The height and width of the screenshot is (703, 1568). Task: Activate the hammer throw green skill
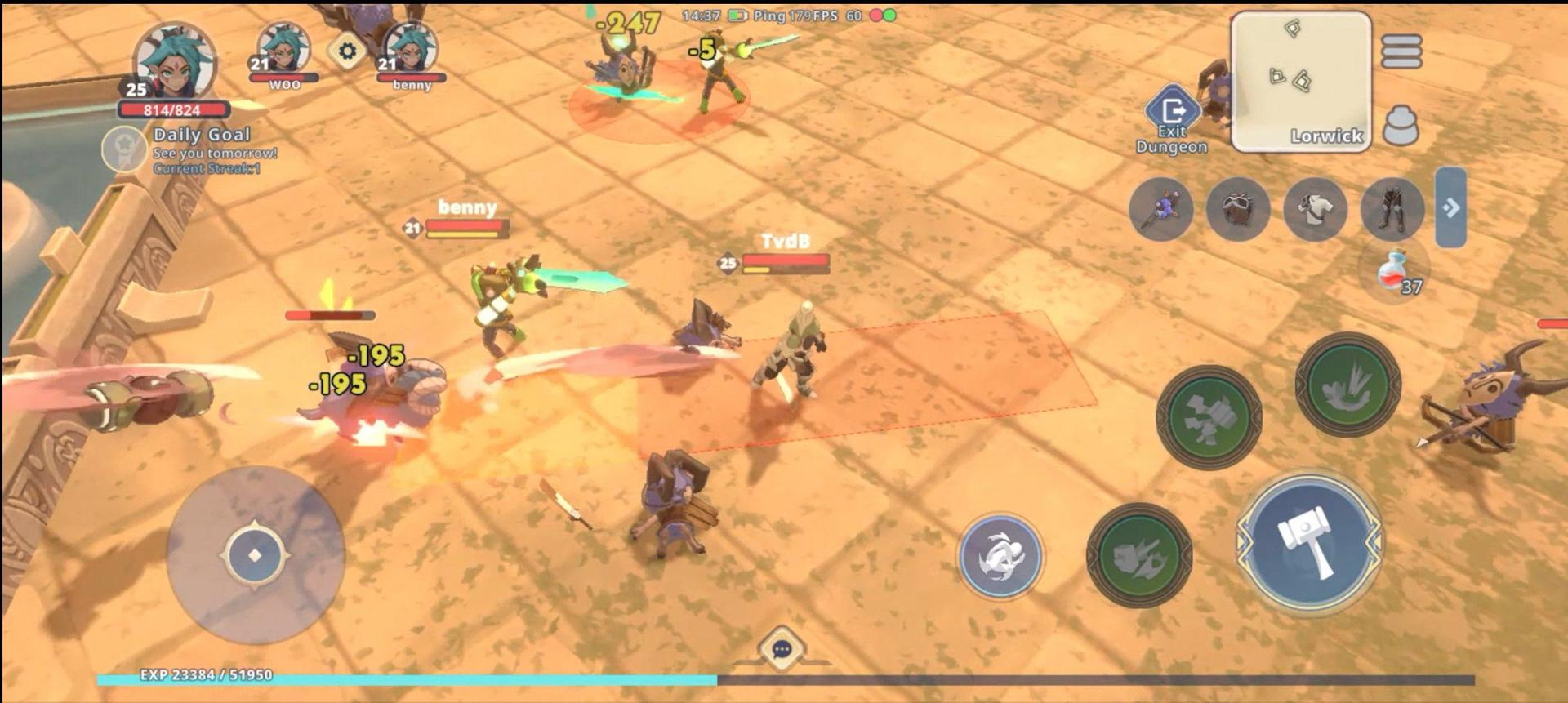pos(1209,417)
